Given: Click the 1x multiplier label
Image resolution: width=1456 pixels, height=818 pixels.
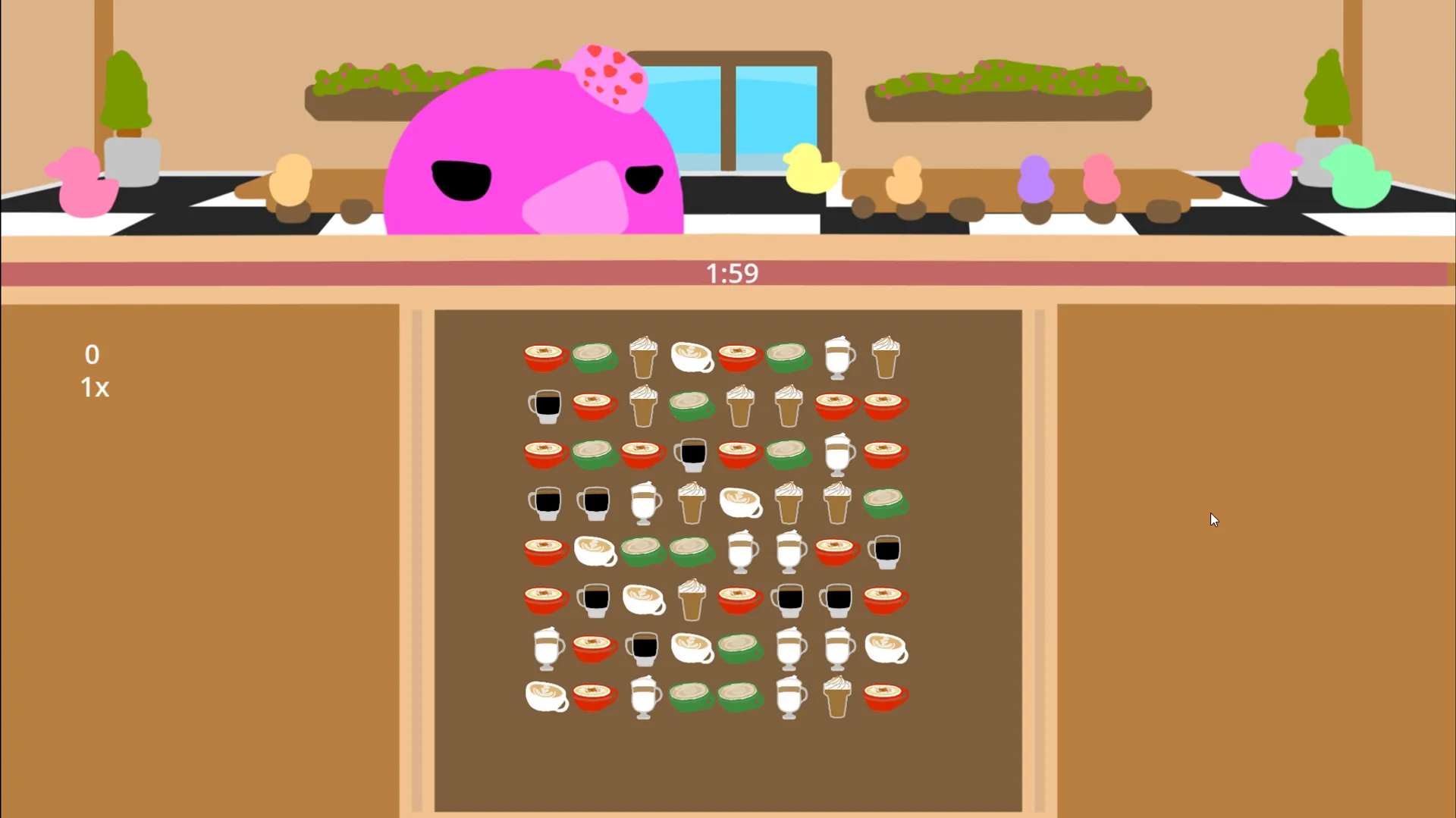Looking at the screenshot, I should tap(93, 388).
